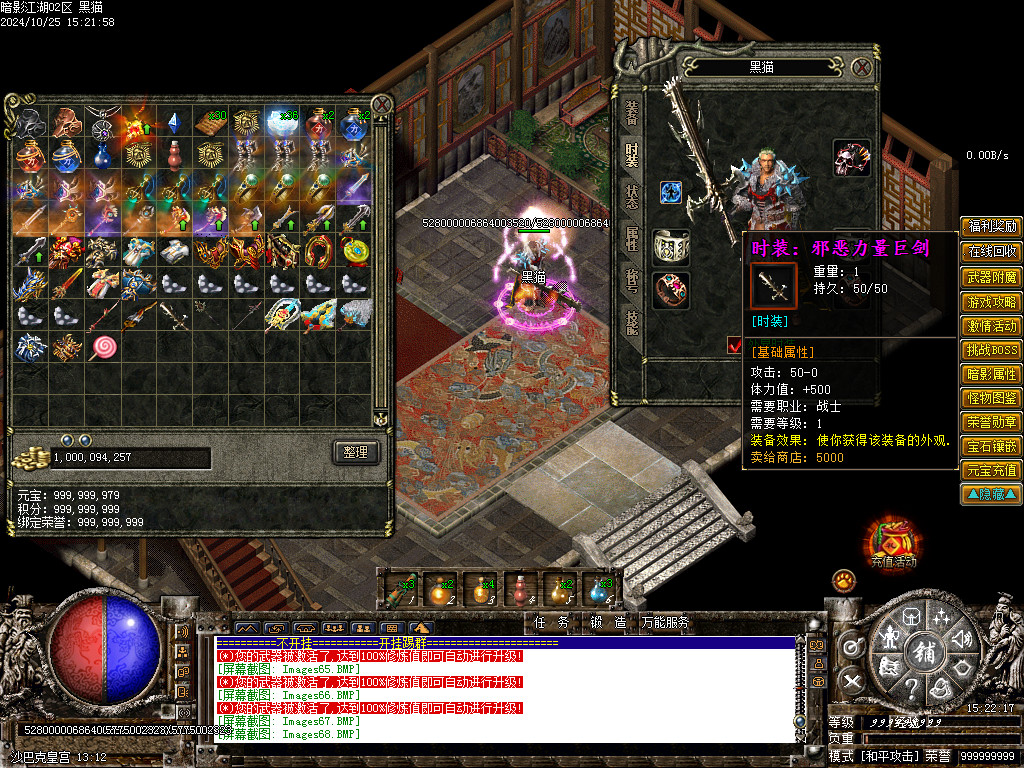
Task: Close the 黑猫 character panel
Action: tap(862, 67)
